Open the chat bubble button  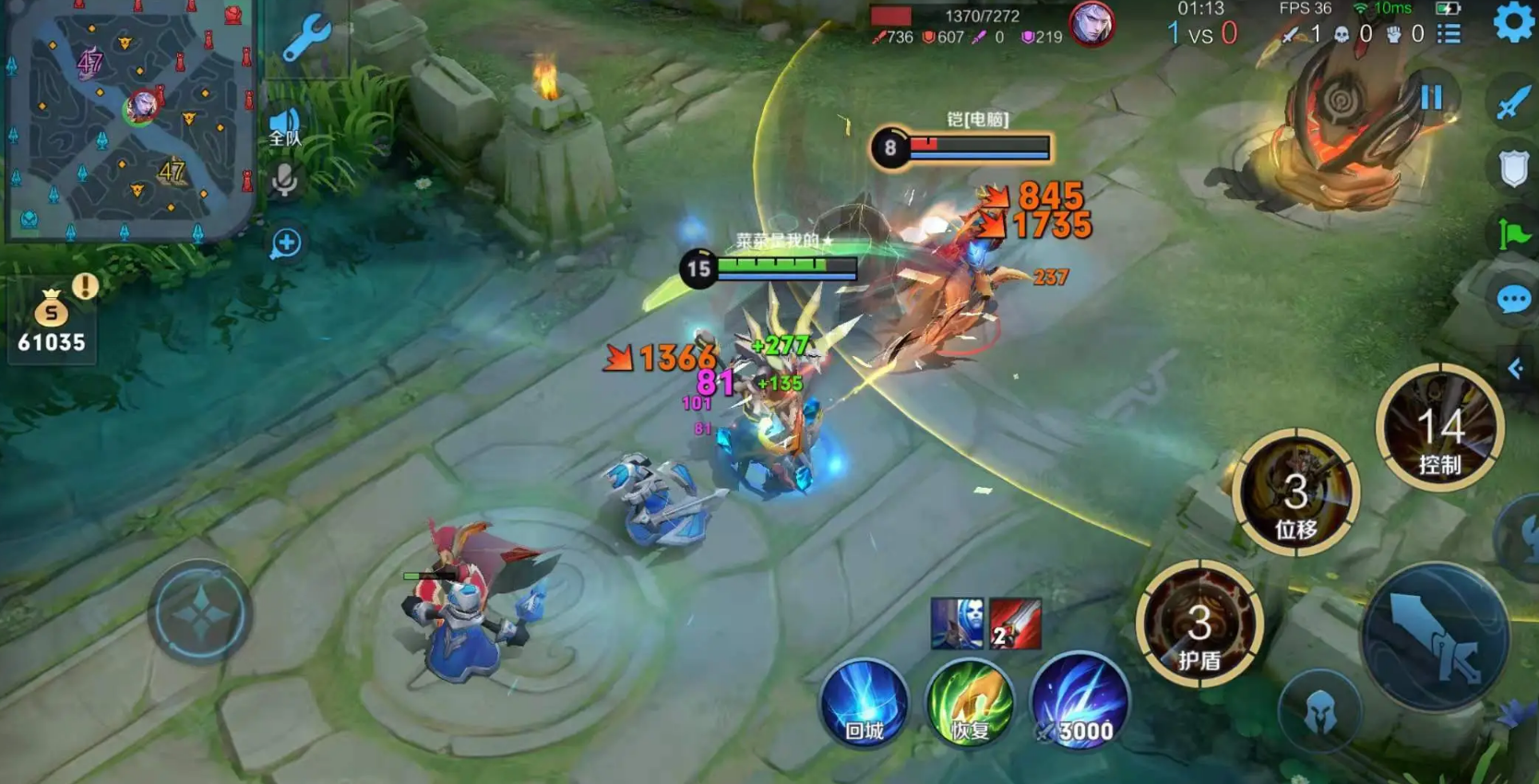tap(1513, 300)
